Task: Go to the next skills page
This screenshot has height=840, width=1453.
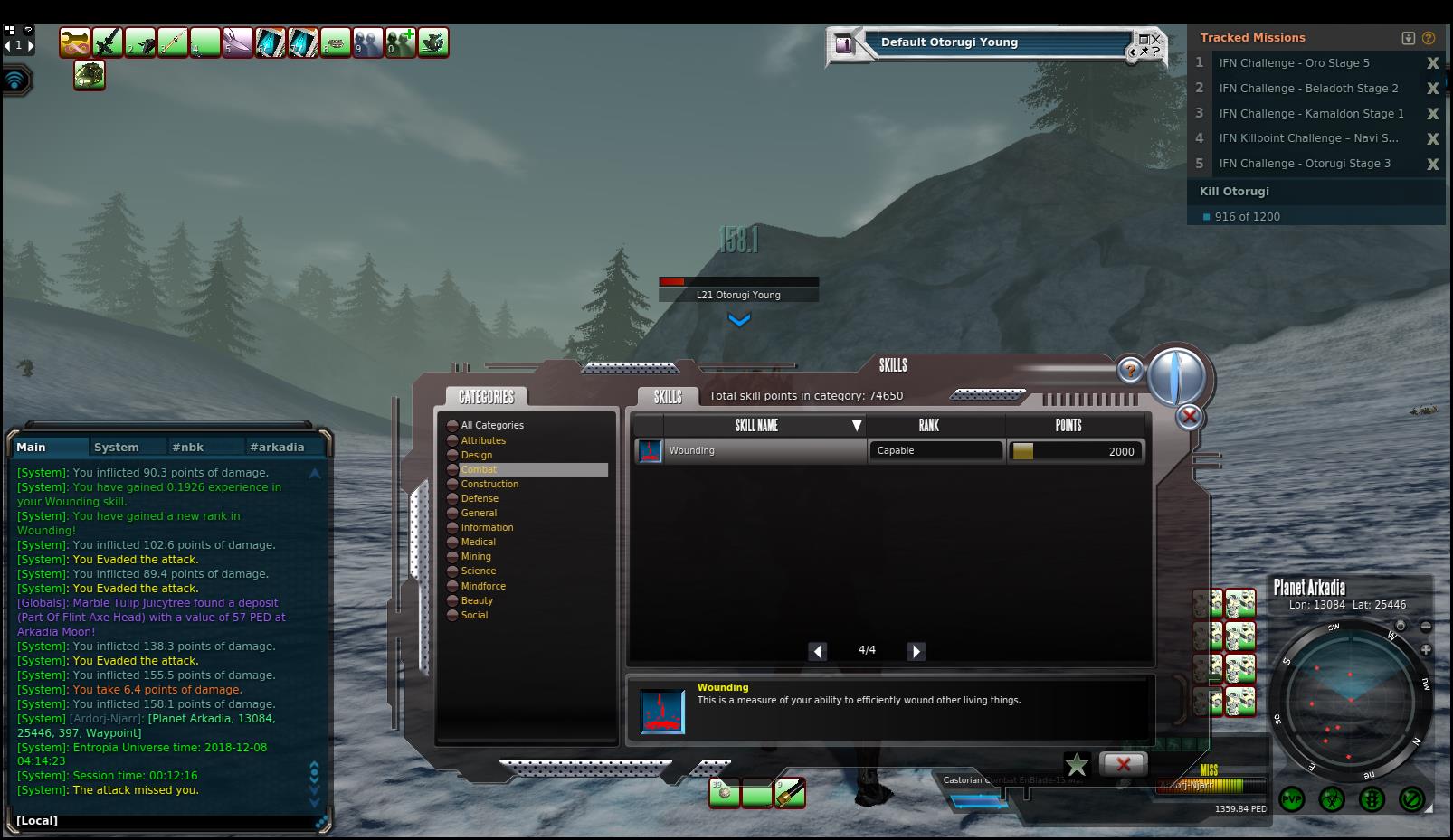Action: (916, 651)
